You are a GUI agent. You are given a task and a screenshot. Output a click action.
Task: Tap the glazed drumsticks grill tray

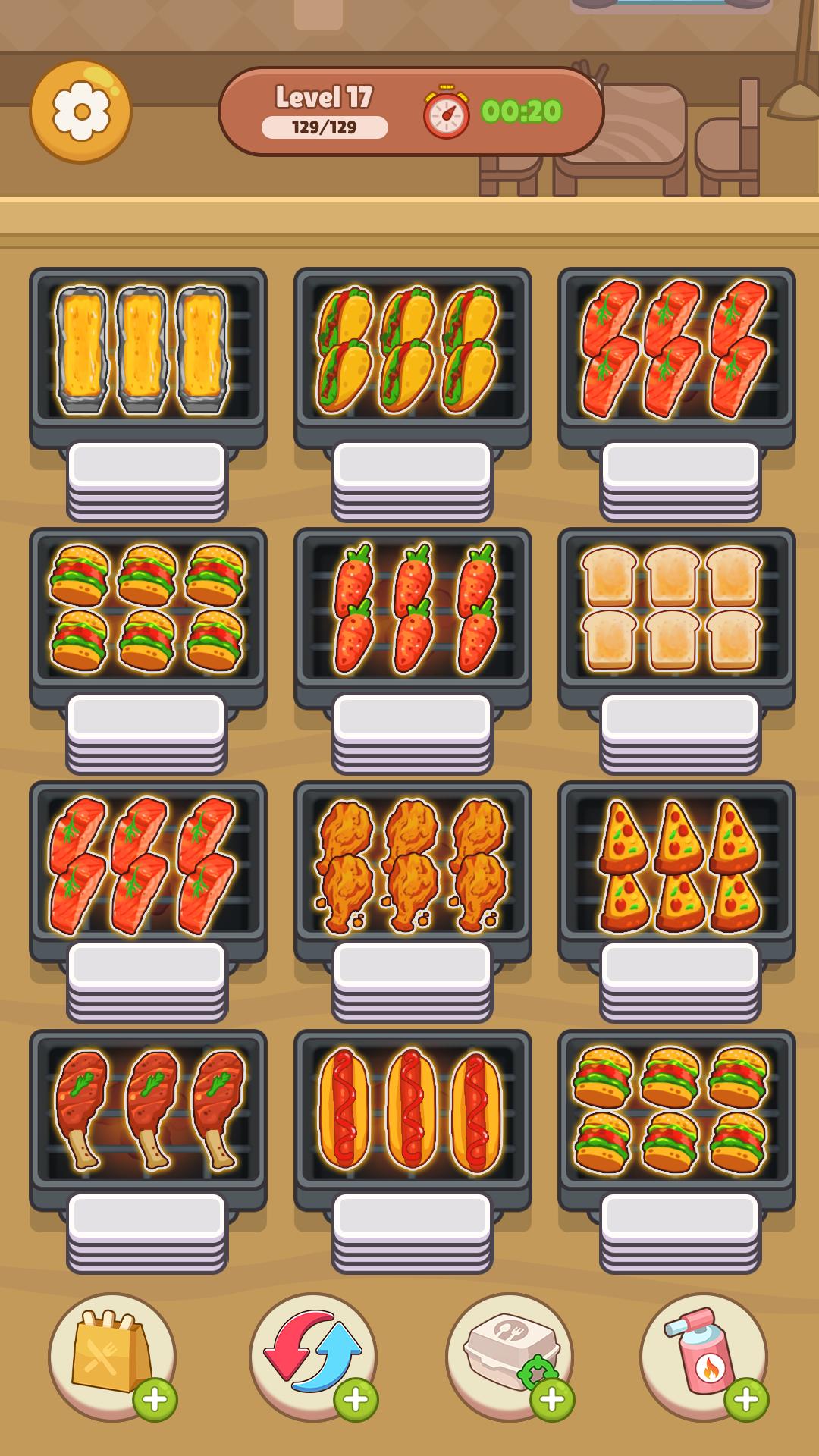point(148,1111)
